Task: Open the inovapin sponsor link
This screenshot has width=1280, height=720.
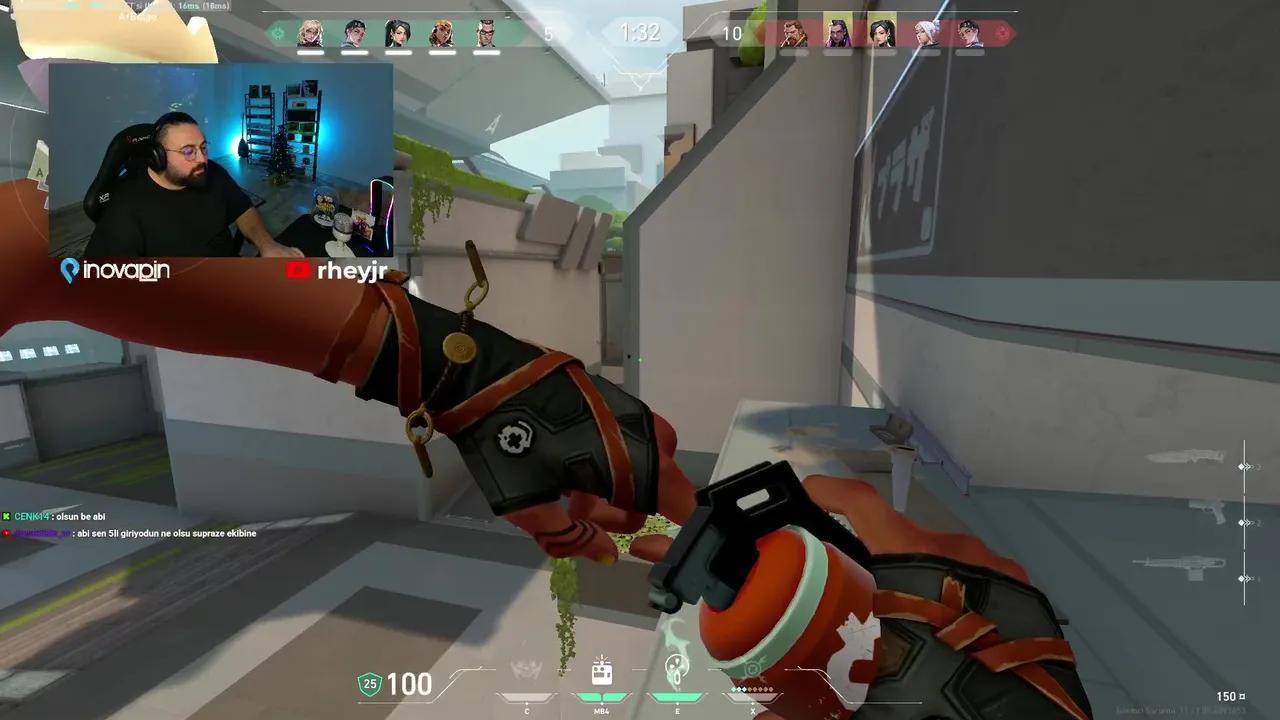Action: pyautogui.click(x=114, y=270)
